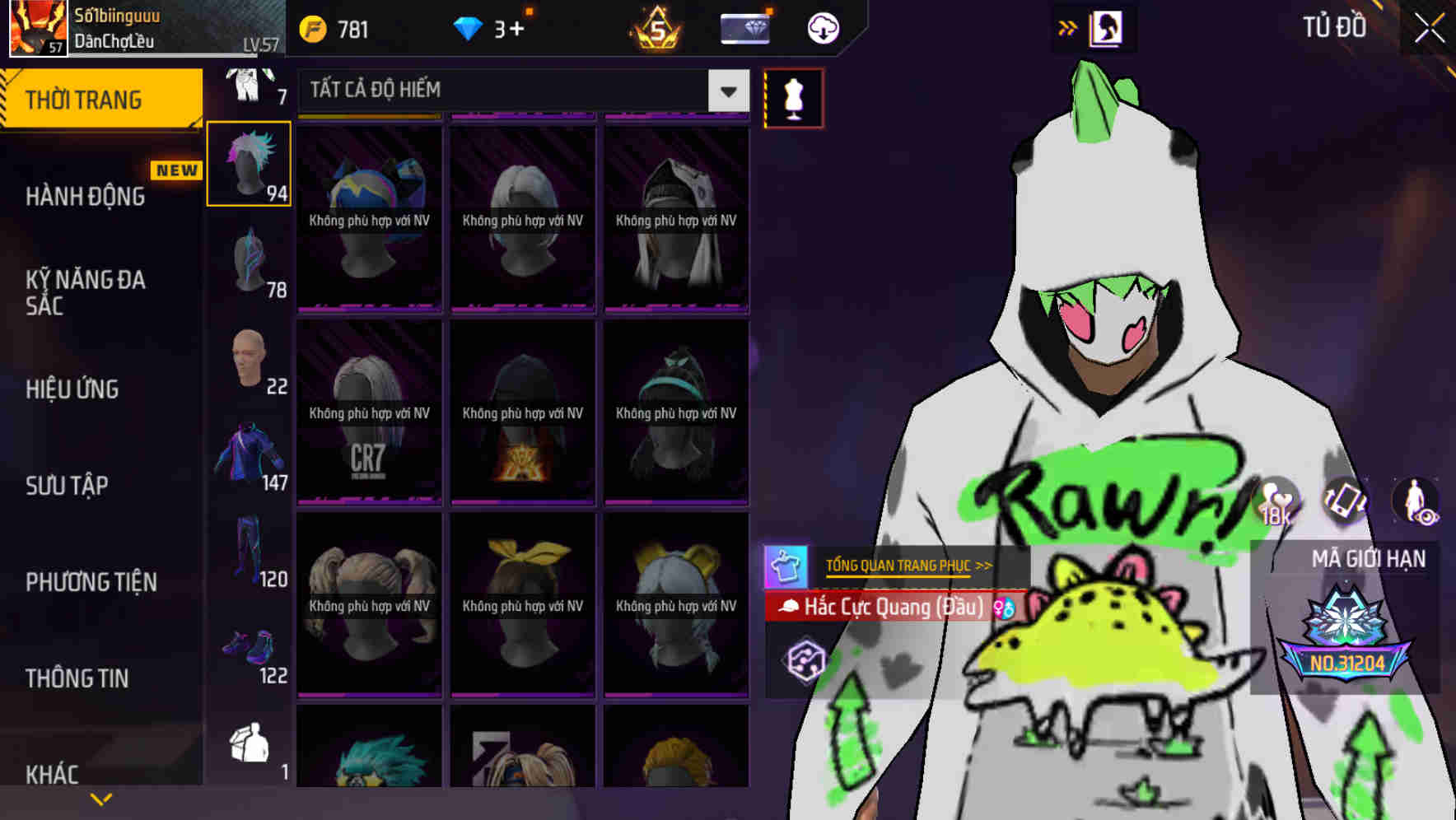1456x820 pixels.
Task: Click the membership diamond card icon
Action: (743, 27)
